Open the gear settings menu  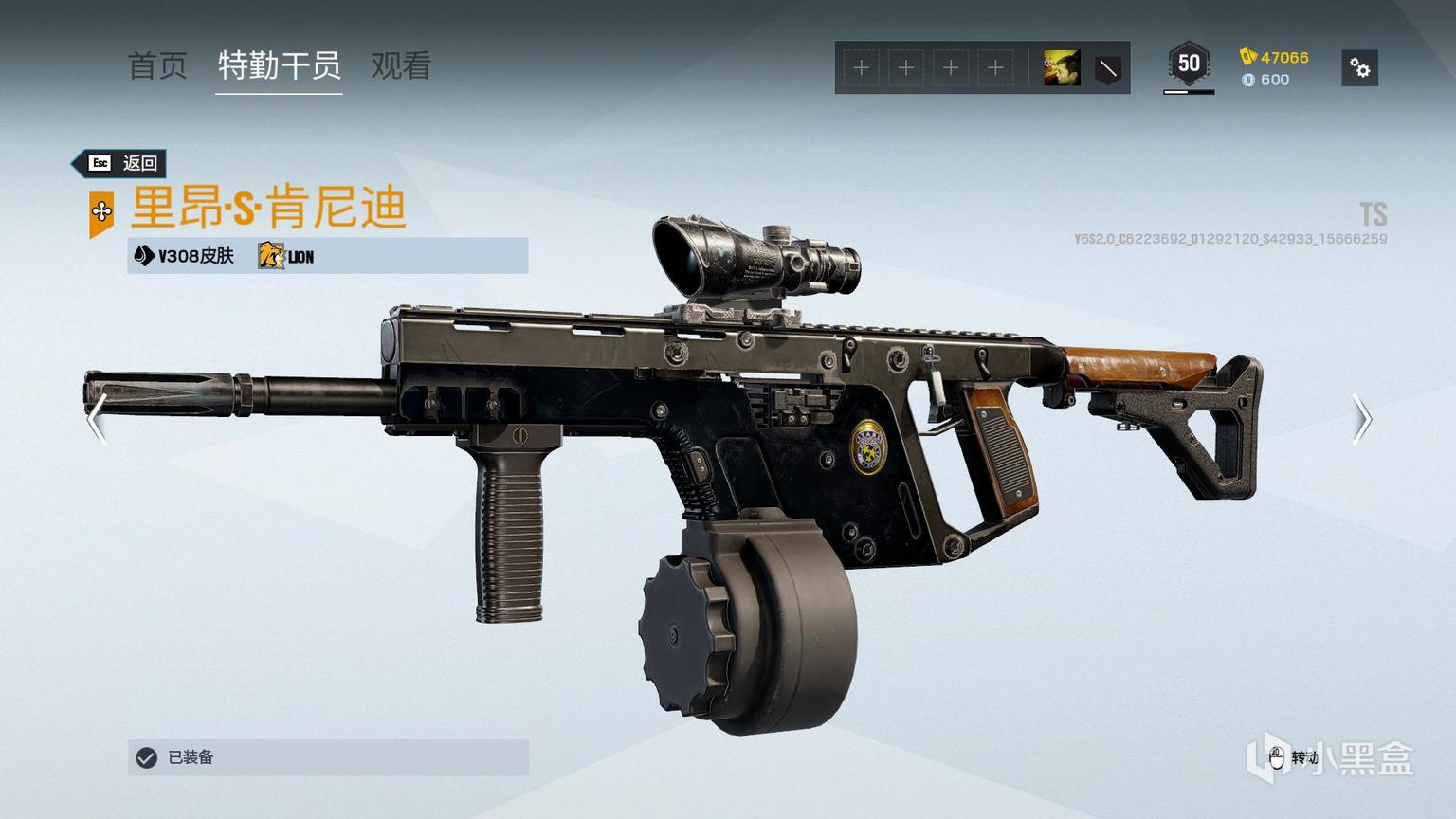click(x=1359, y=68)
